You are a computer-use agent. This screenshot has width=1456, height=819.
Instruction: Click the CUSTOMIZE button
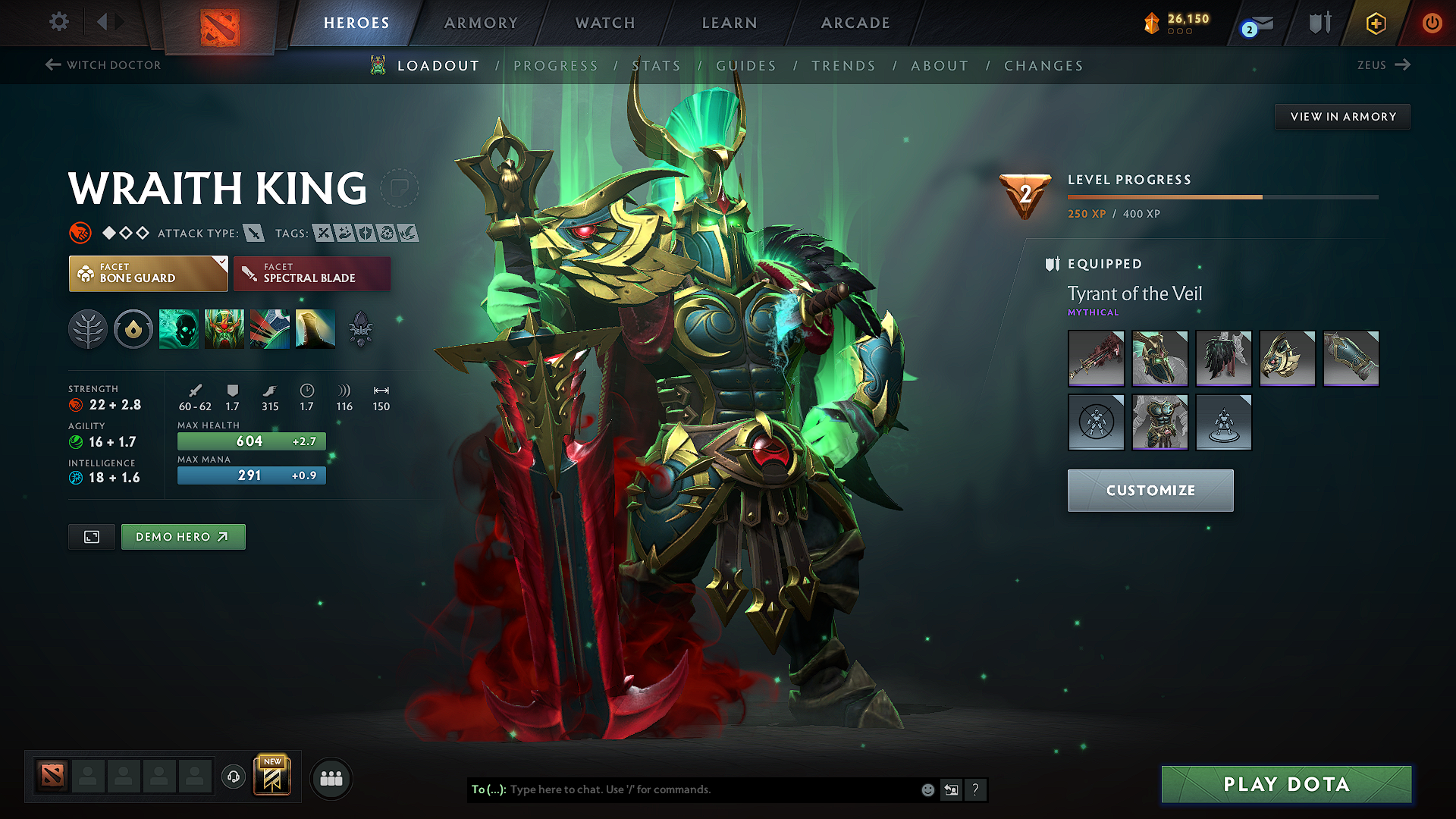1150,490
